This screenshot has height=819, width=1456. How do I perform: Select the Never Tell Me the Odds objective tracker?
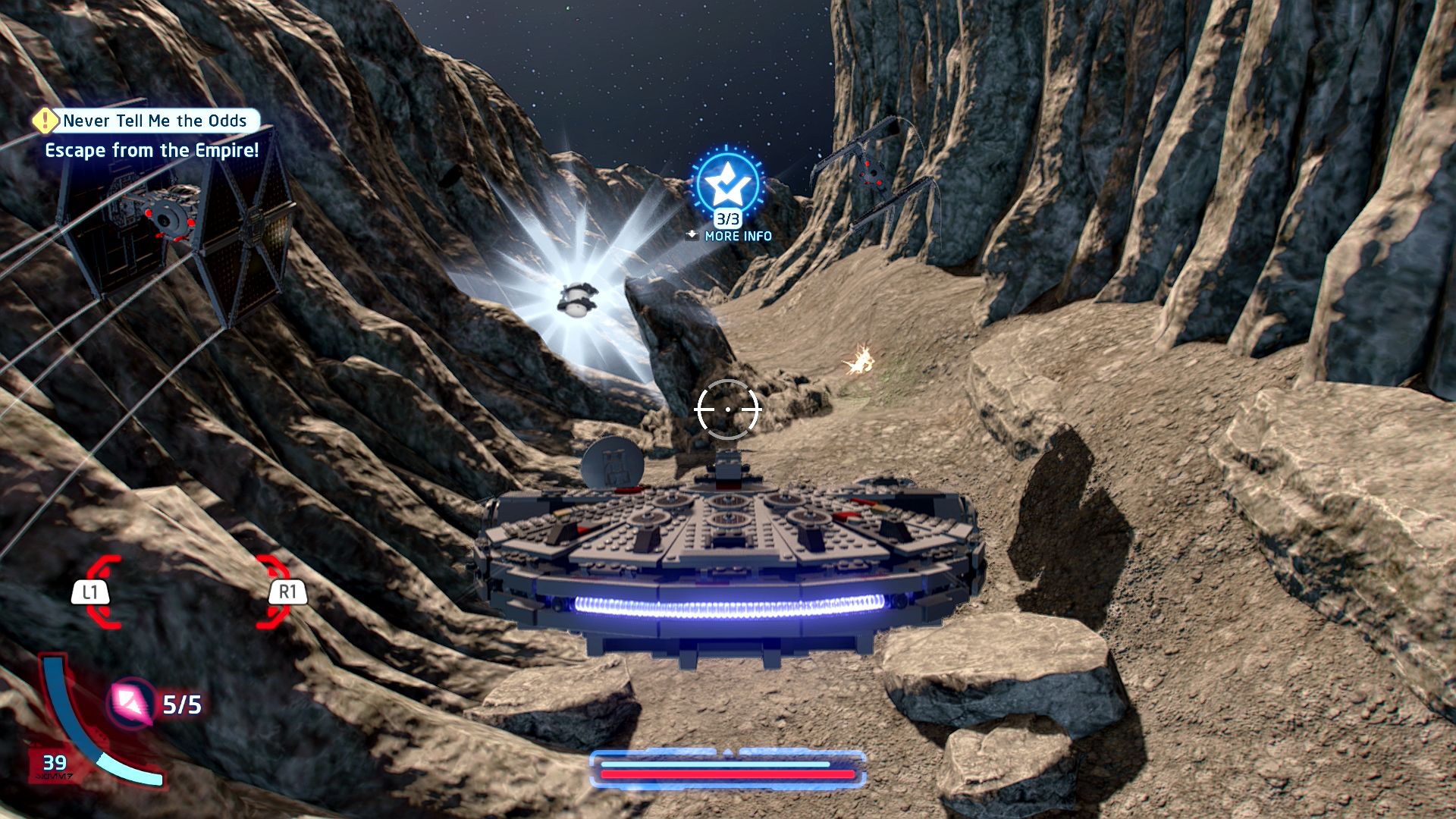pyautogui.click(x=155, y=121)
